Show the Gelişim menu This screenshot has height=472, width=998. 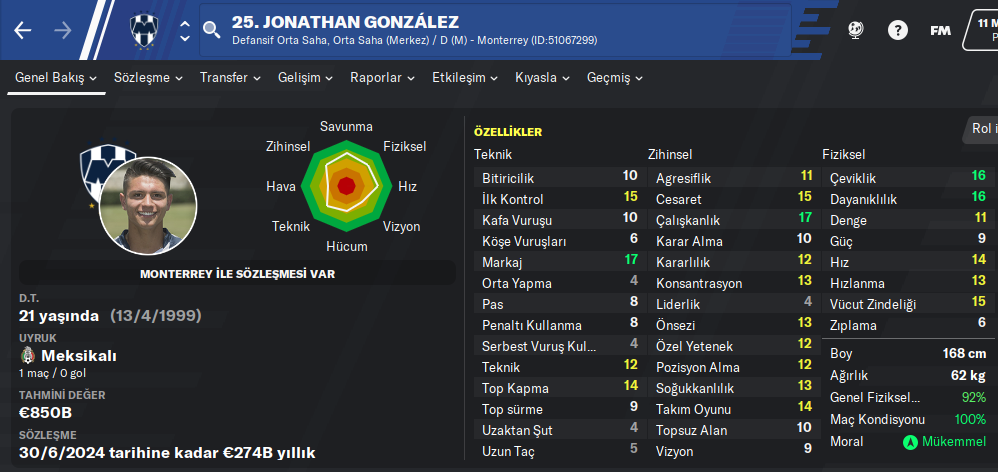(x=307, y=77)
